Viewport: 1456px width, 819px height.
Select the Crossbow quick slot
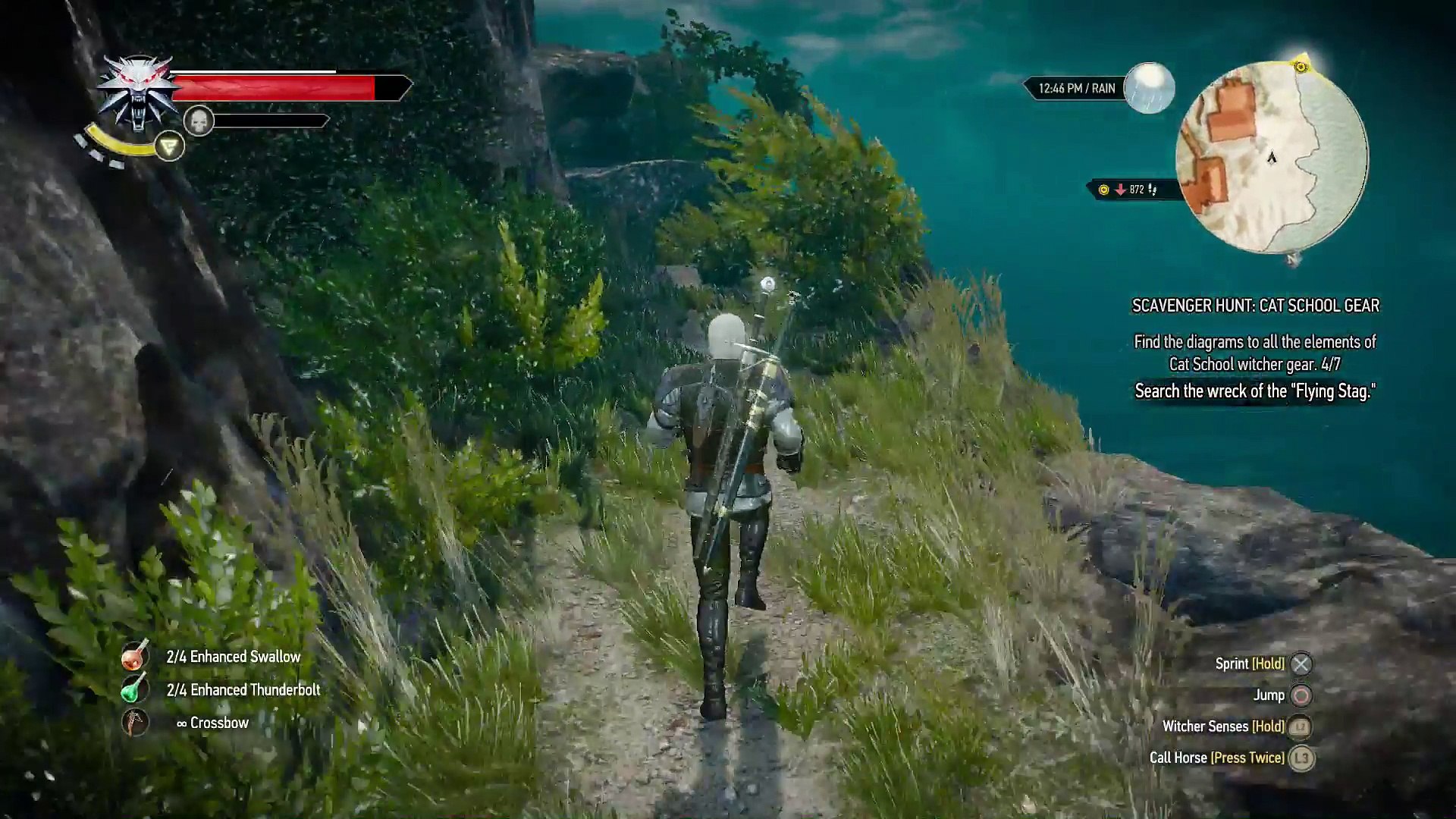coord(135,723)
